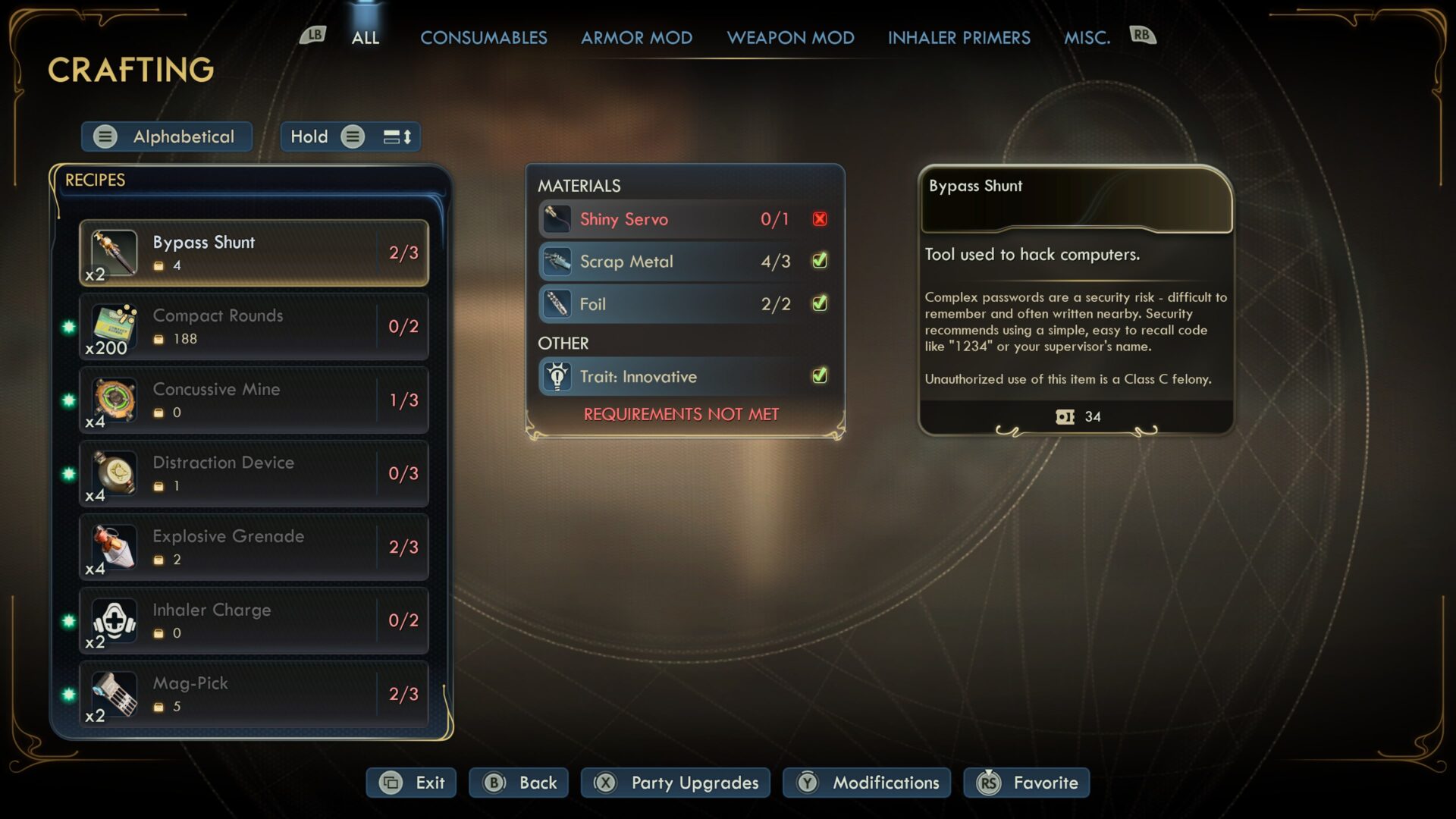
Task: Go back with the Back button
Action: [x=519, y=783]
